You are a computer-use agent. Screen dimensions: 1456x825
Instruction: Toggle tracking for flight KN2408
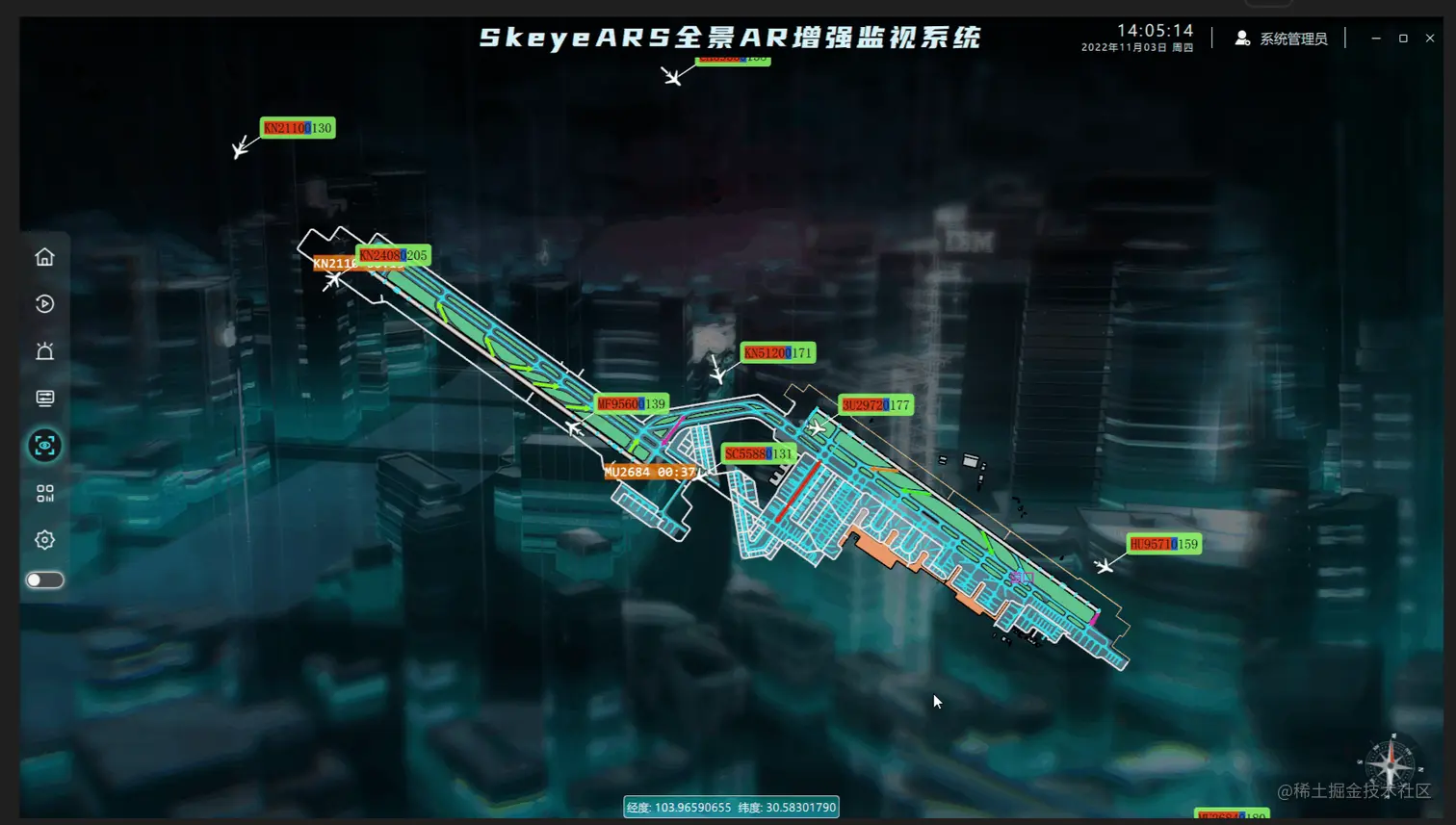click(394, 255)
